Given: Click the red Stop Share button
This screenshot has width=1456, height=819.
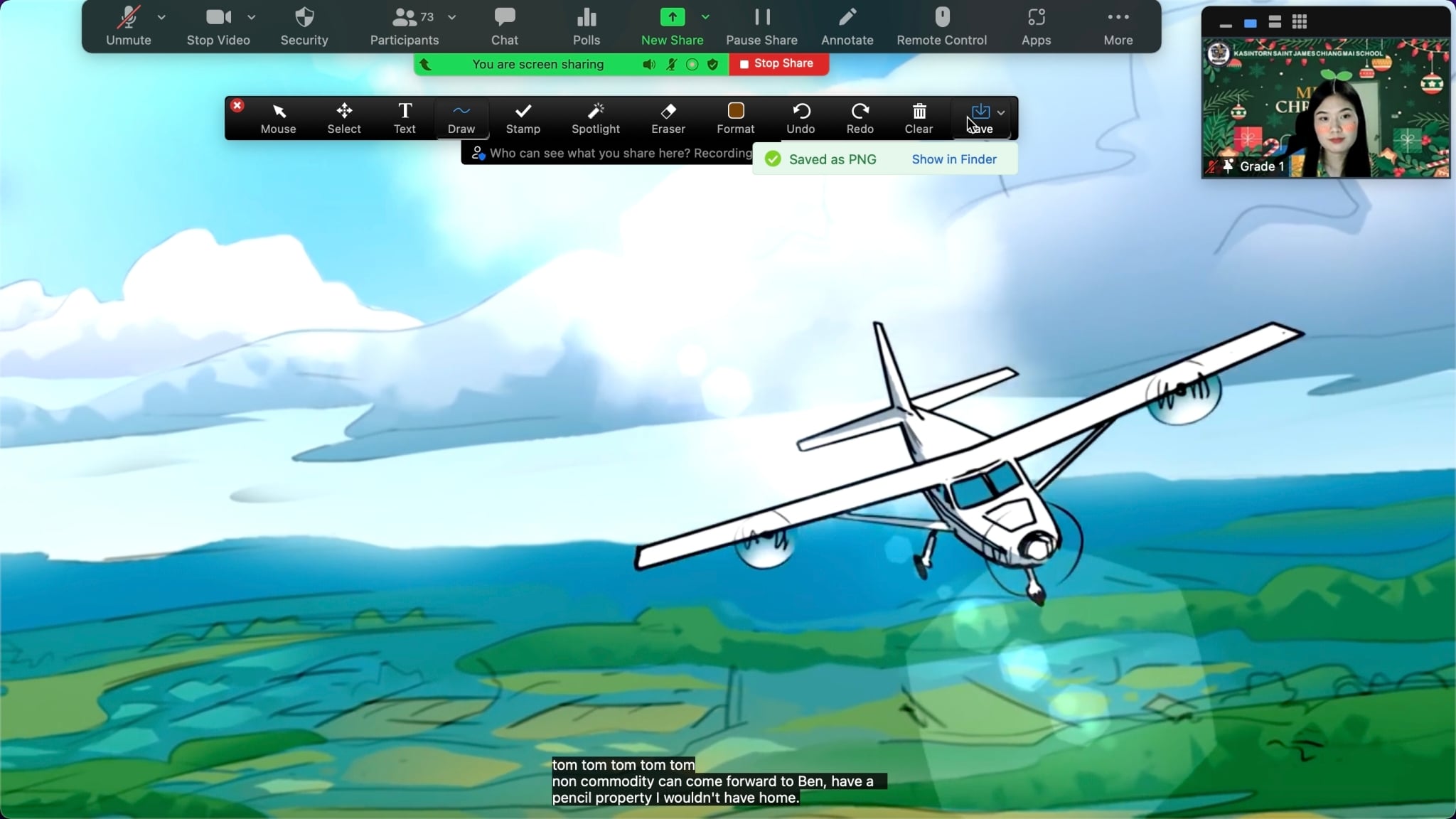Looking at the screenshot, I should pos(778,63).
